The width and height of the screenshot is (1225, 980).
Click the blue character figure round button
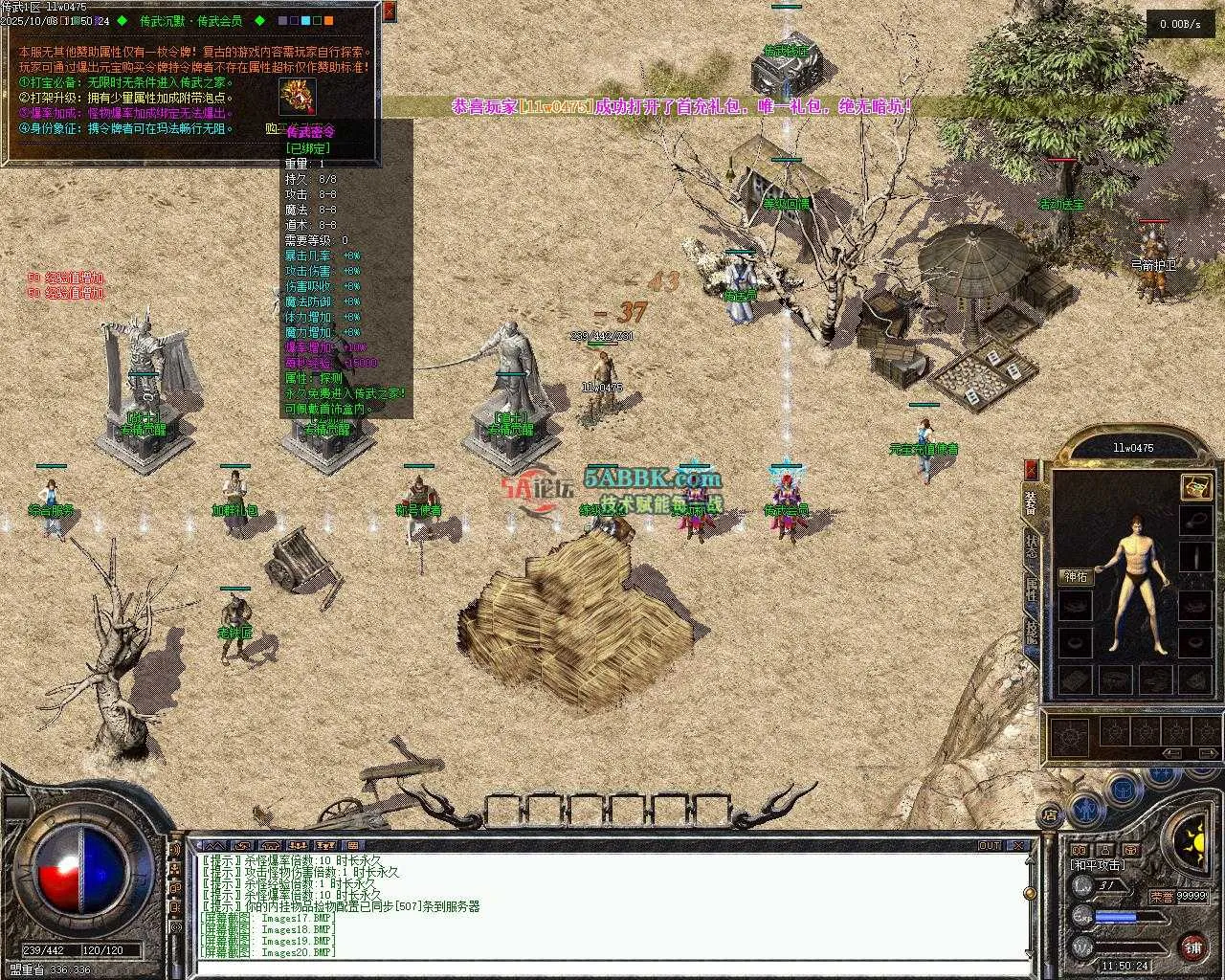1084,810
